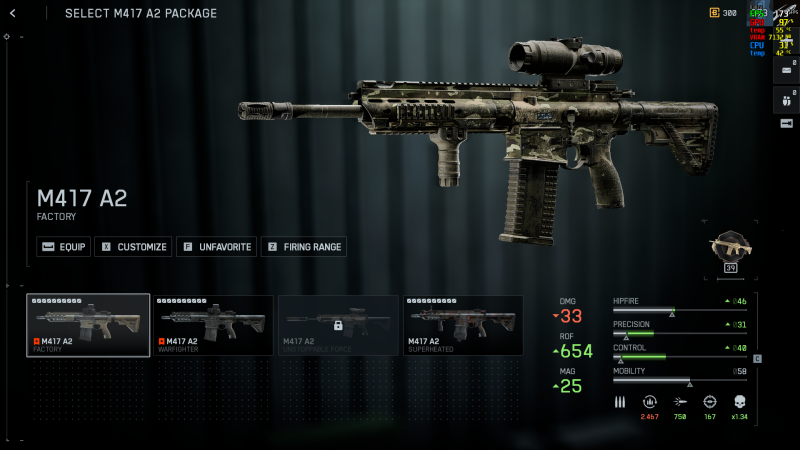
Task: Equip the M417 A2 Factory package
Action: tap(63, 246)
